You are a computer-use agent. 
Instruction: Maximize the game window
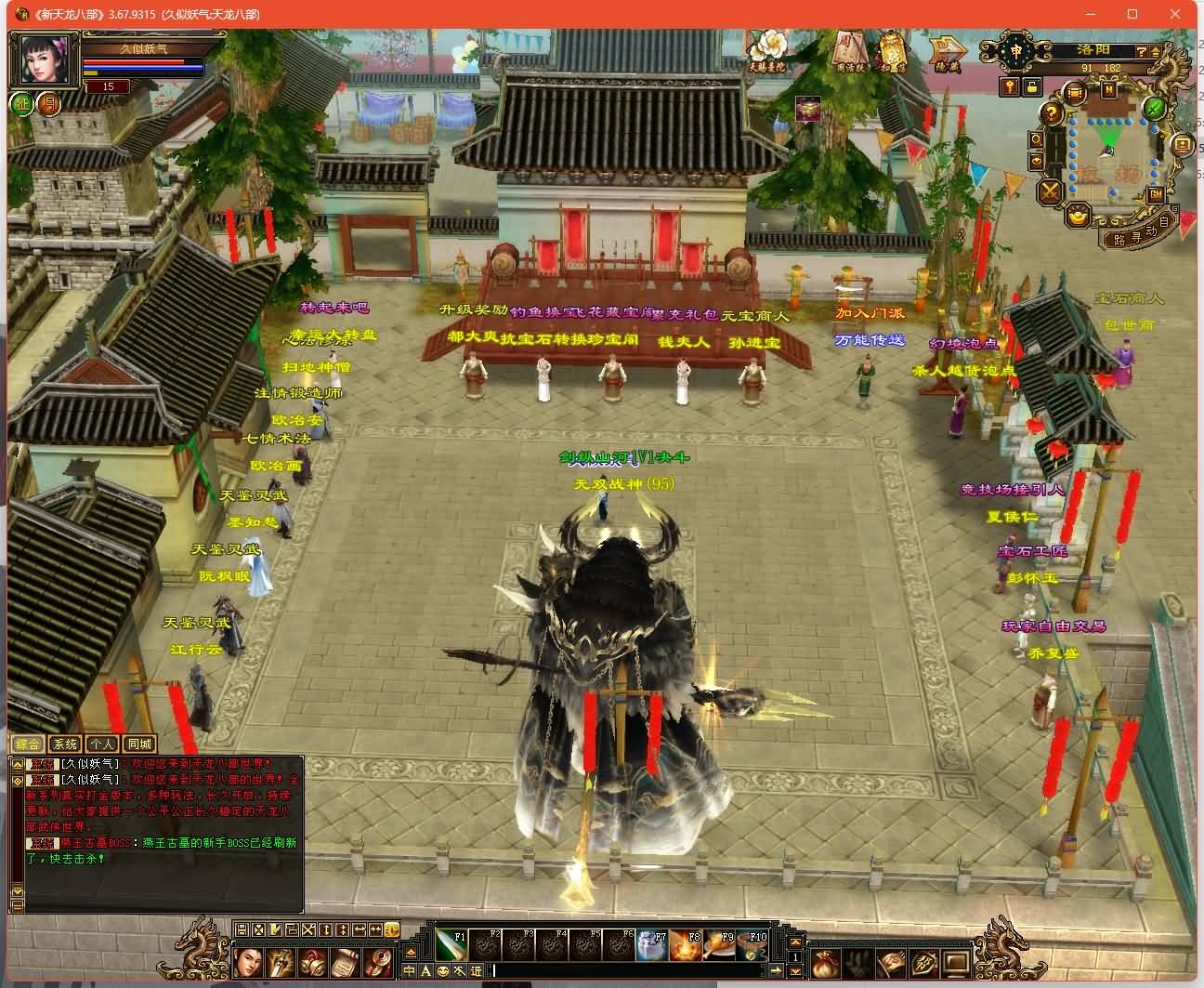(x=1132, y=14)
